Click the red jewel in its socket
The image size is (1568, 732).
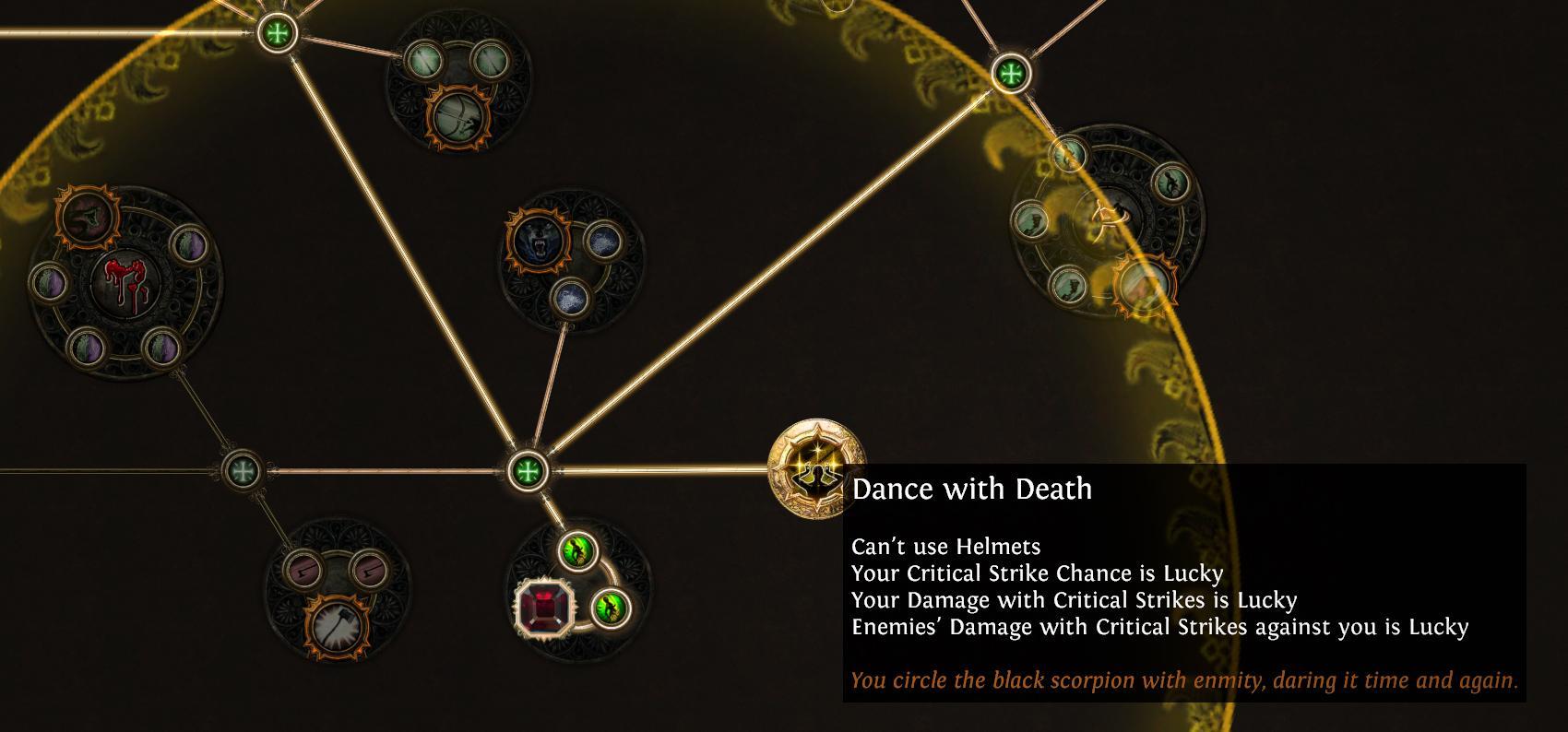(x=544, y=608)
